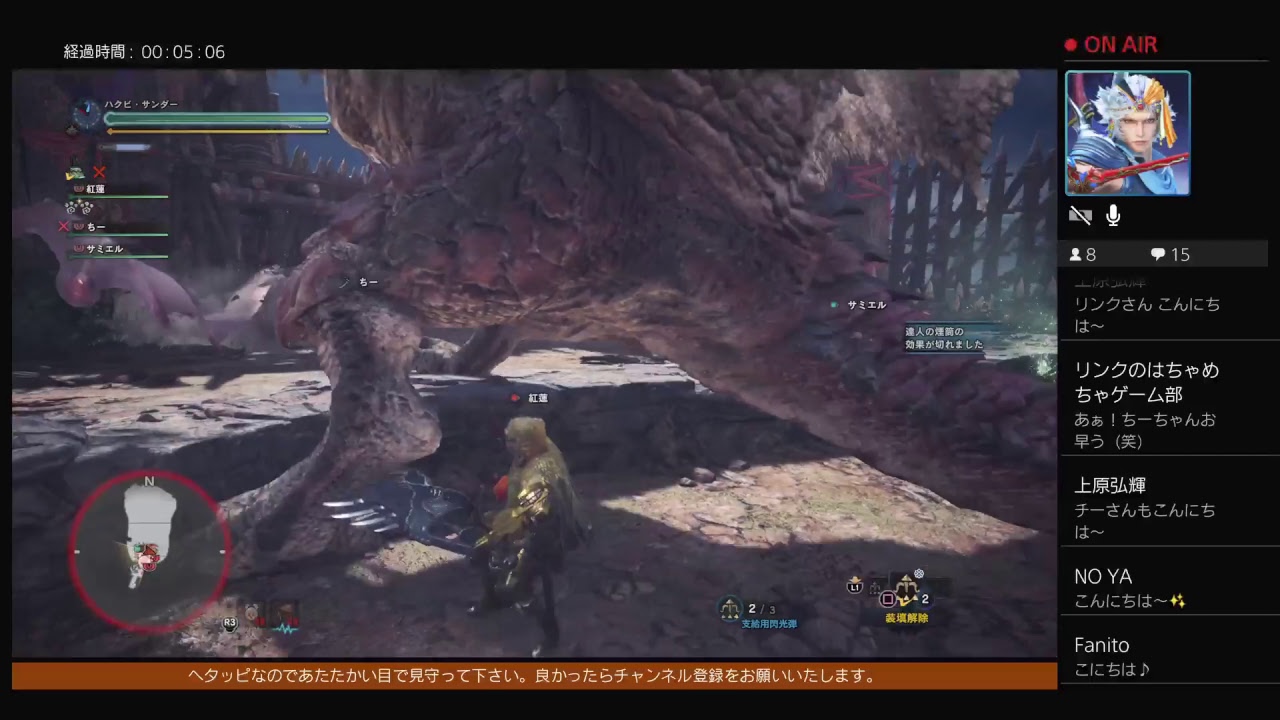Click the viewer count person icon
The image size is (1280, 720).
1077,254
